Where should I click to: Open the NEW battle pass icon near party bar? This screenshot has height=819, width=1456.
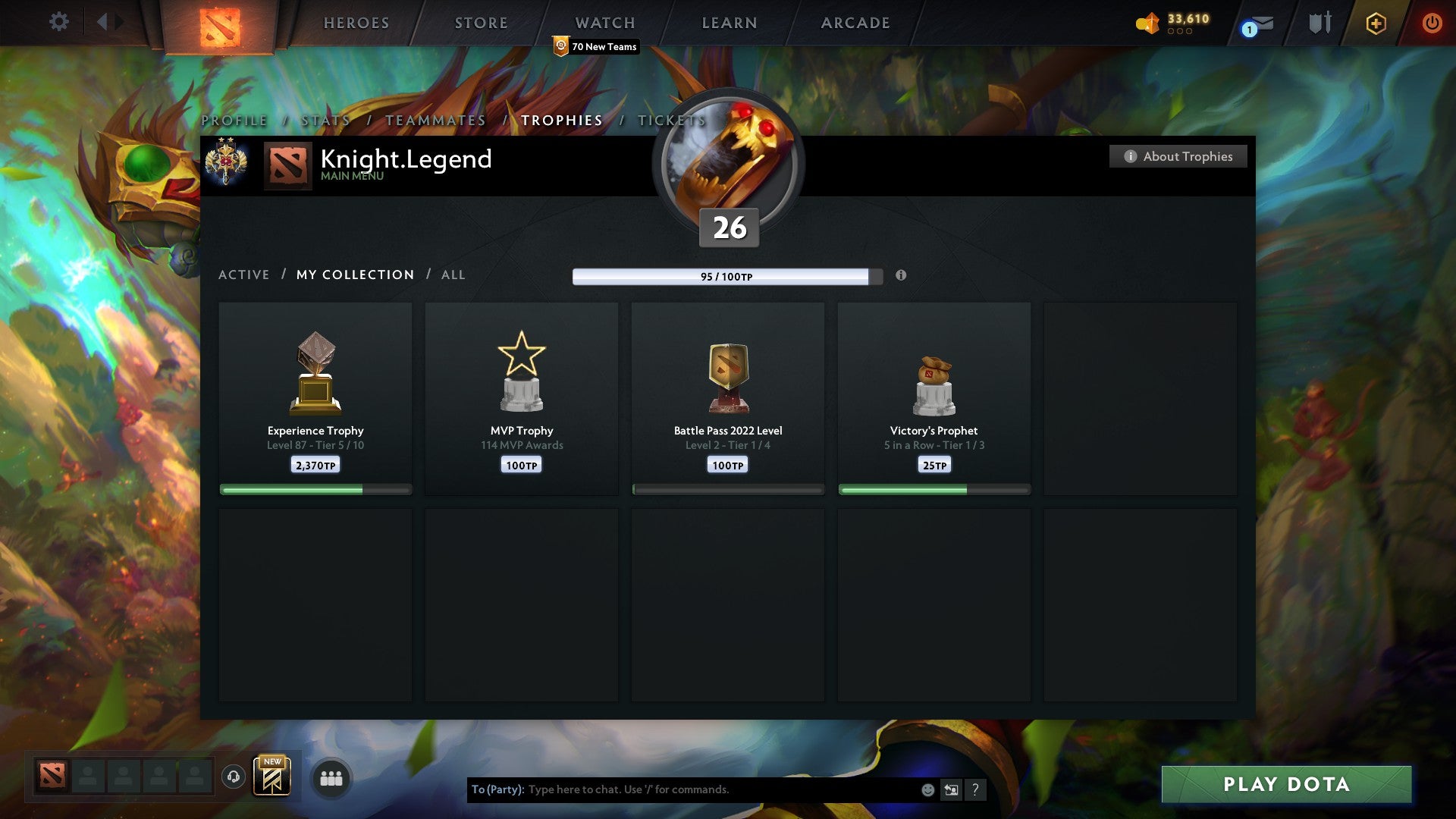coord(273,777)
